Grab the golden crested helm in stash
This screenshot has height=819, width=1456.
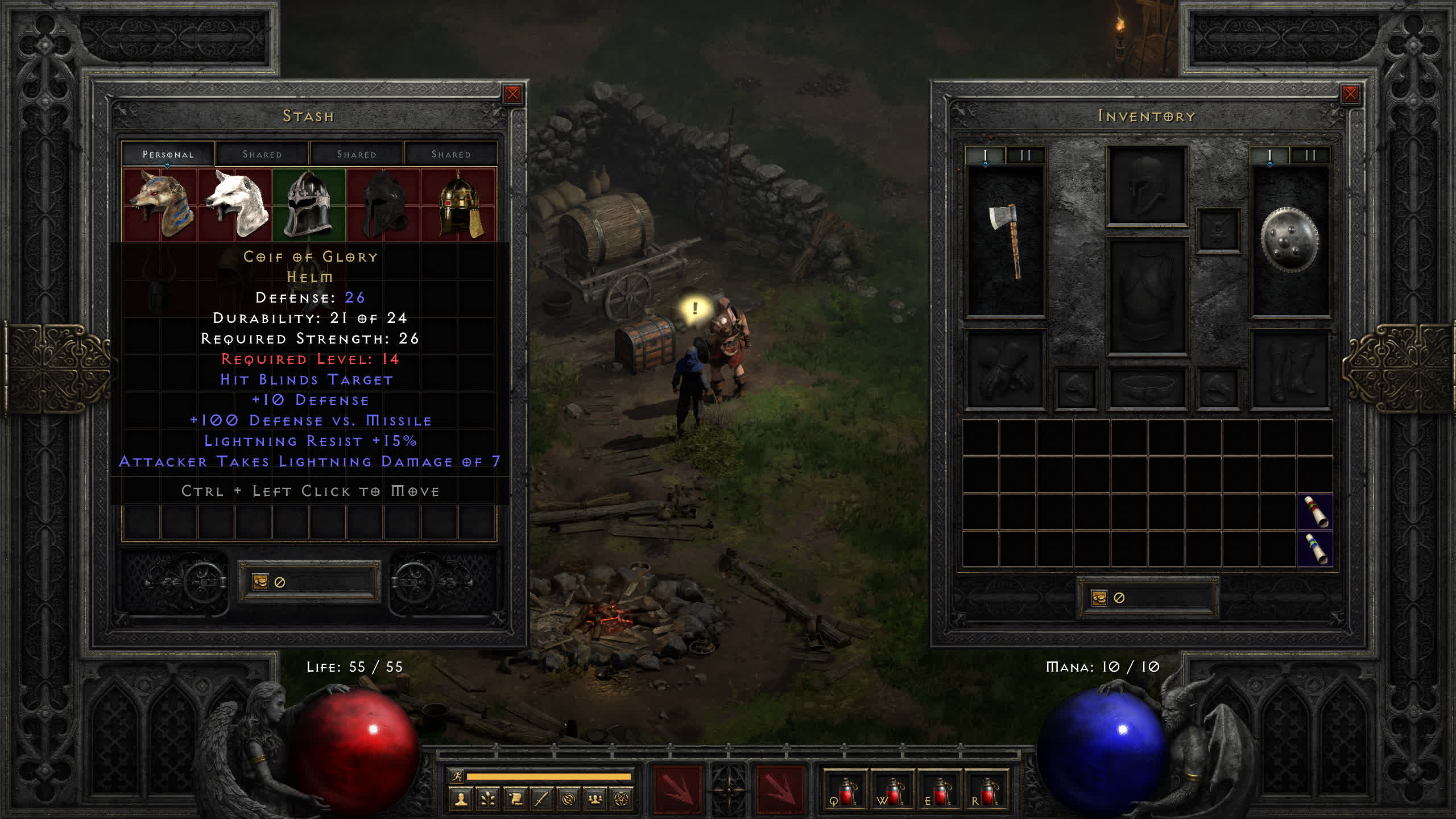click(x=460, y=204)
